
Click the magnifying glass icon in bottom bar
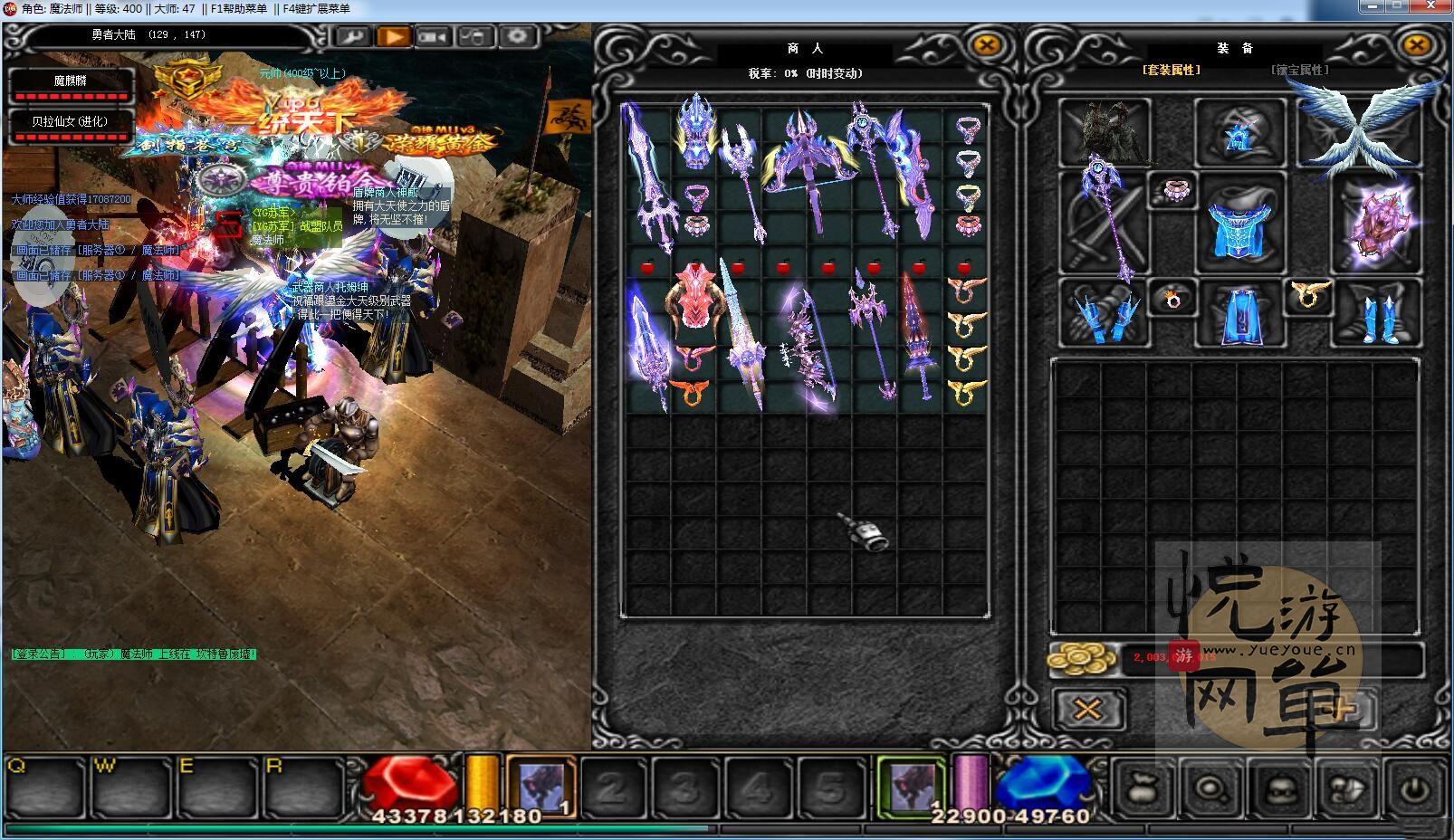coord(1210,788)
